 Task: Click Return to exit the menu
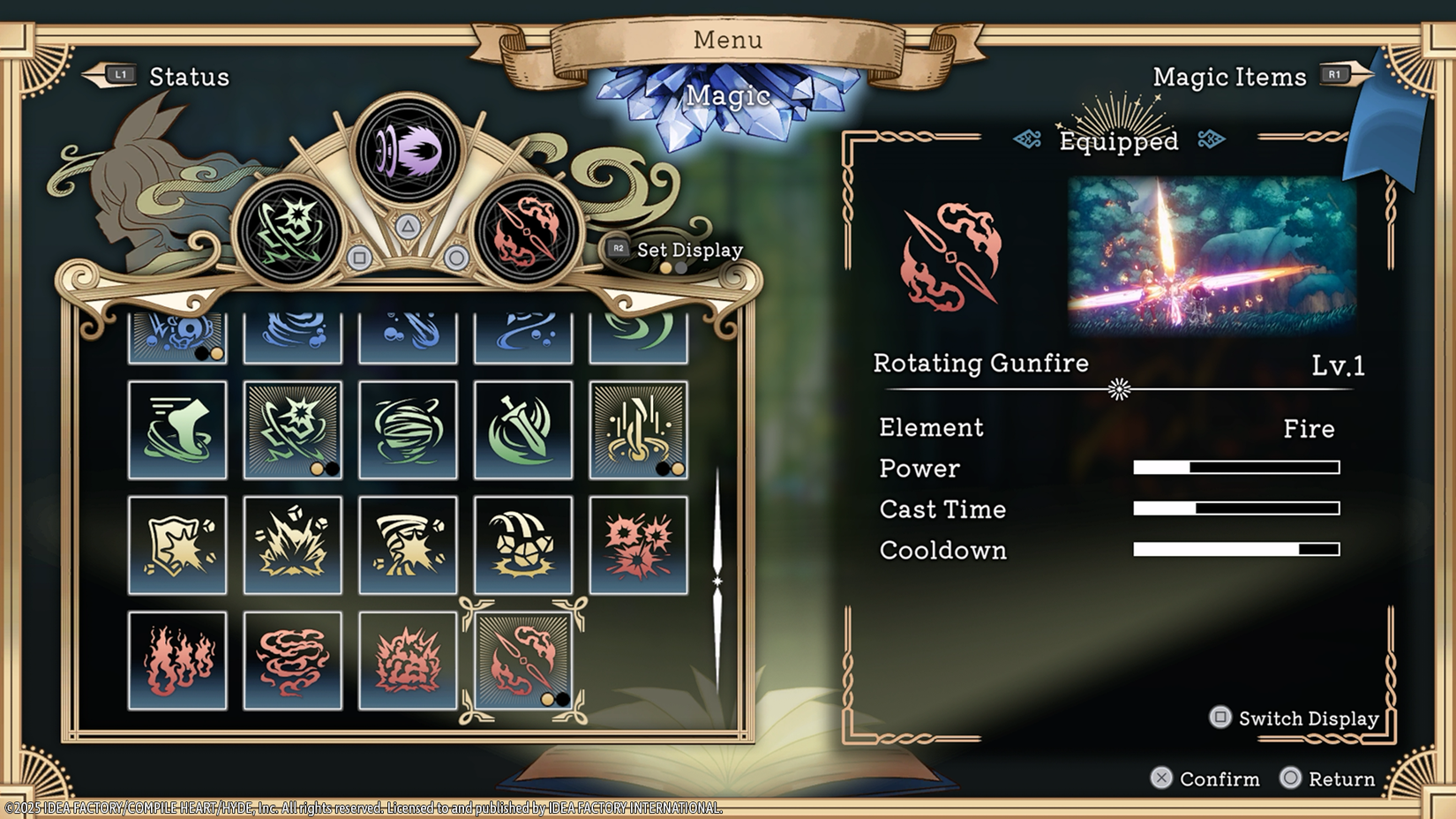[x=1329, y=779]
